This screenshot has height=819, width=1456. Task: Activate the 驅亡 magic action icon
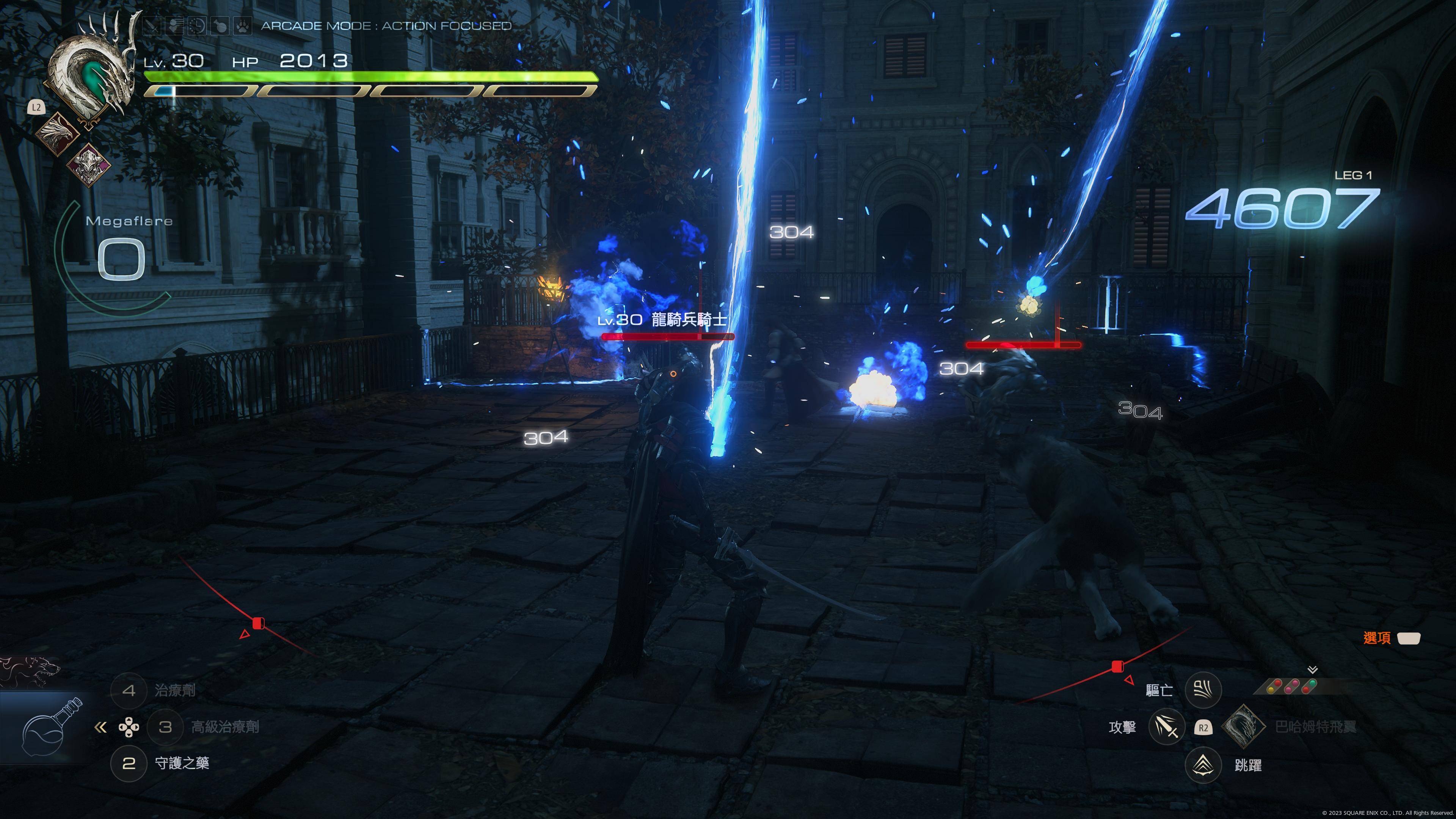(1203, 690)
